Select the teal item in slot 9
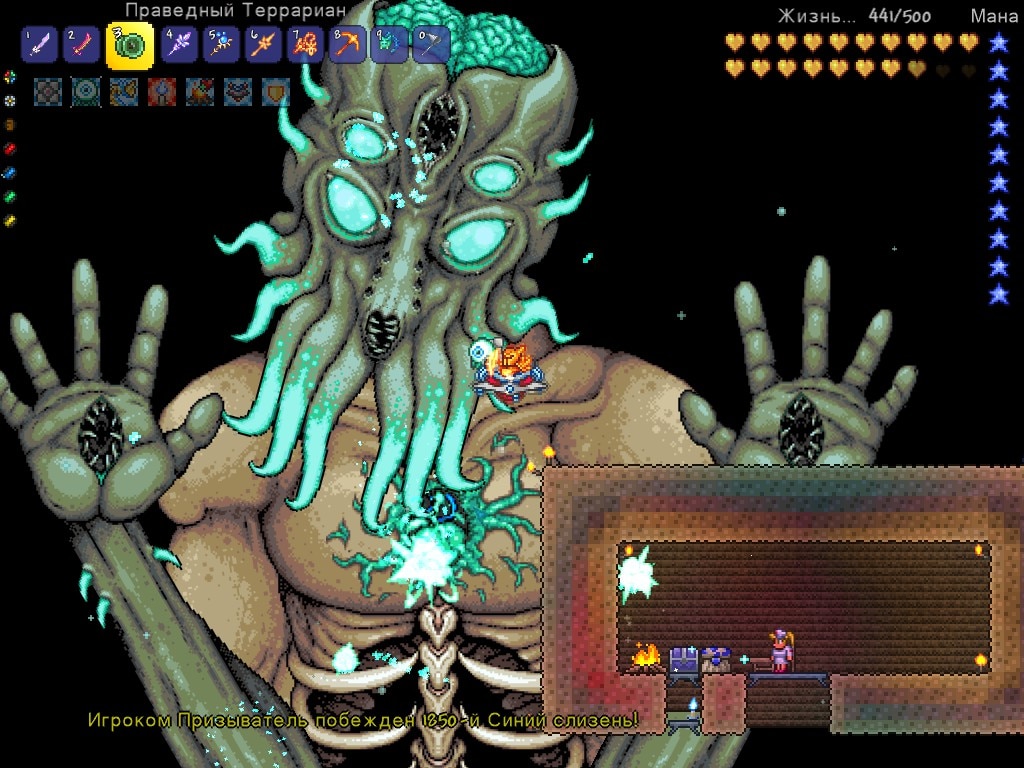The width and height of the screenshot is (1024, 768). 389,45
